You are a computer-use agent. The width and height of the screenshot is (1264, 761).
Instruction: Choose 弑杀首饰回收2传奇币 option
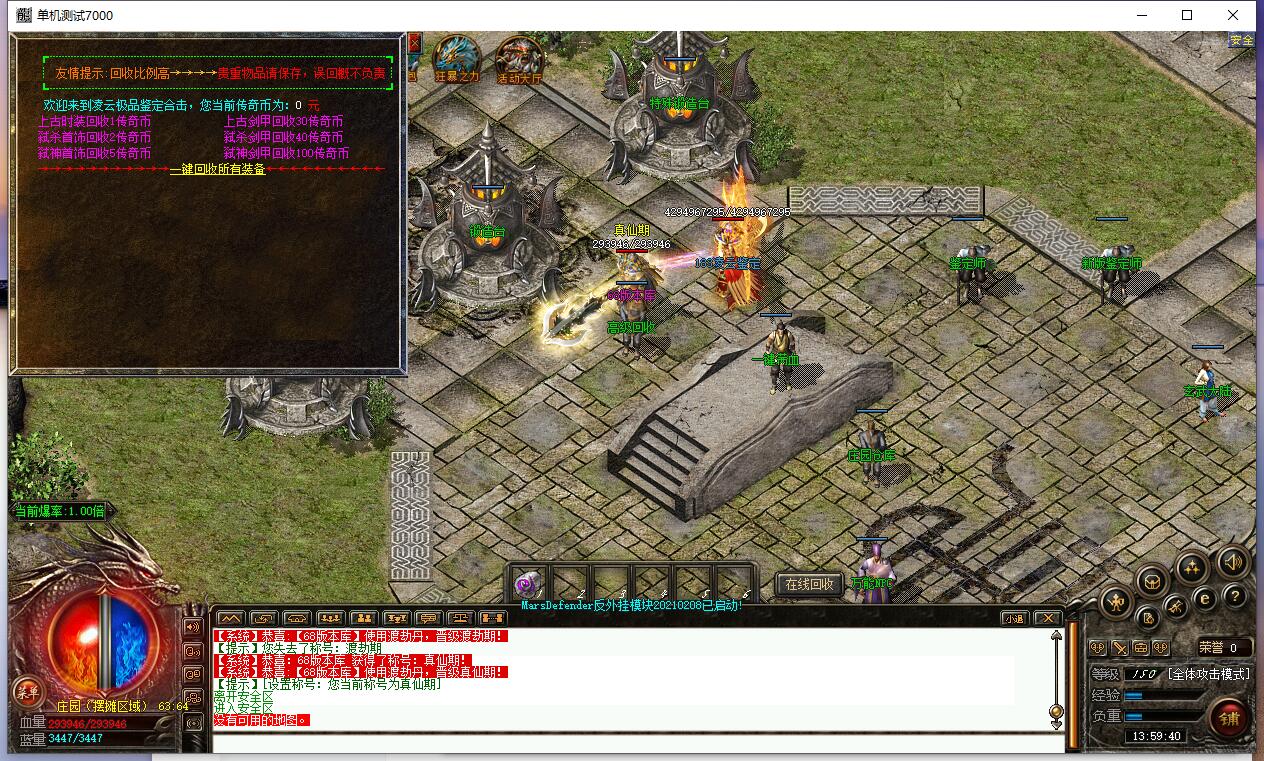pyautogui.click(x=94, y=137)
